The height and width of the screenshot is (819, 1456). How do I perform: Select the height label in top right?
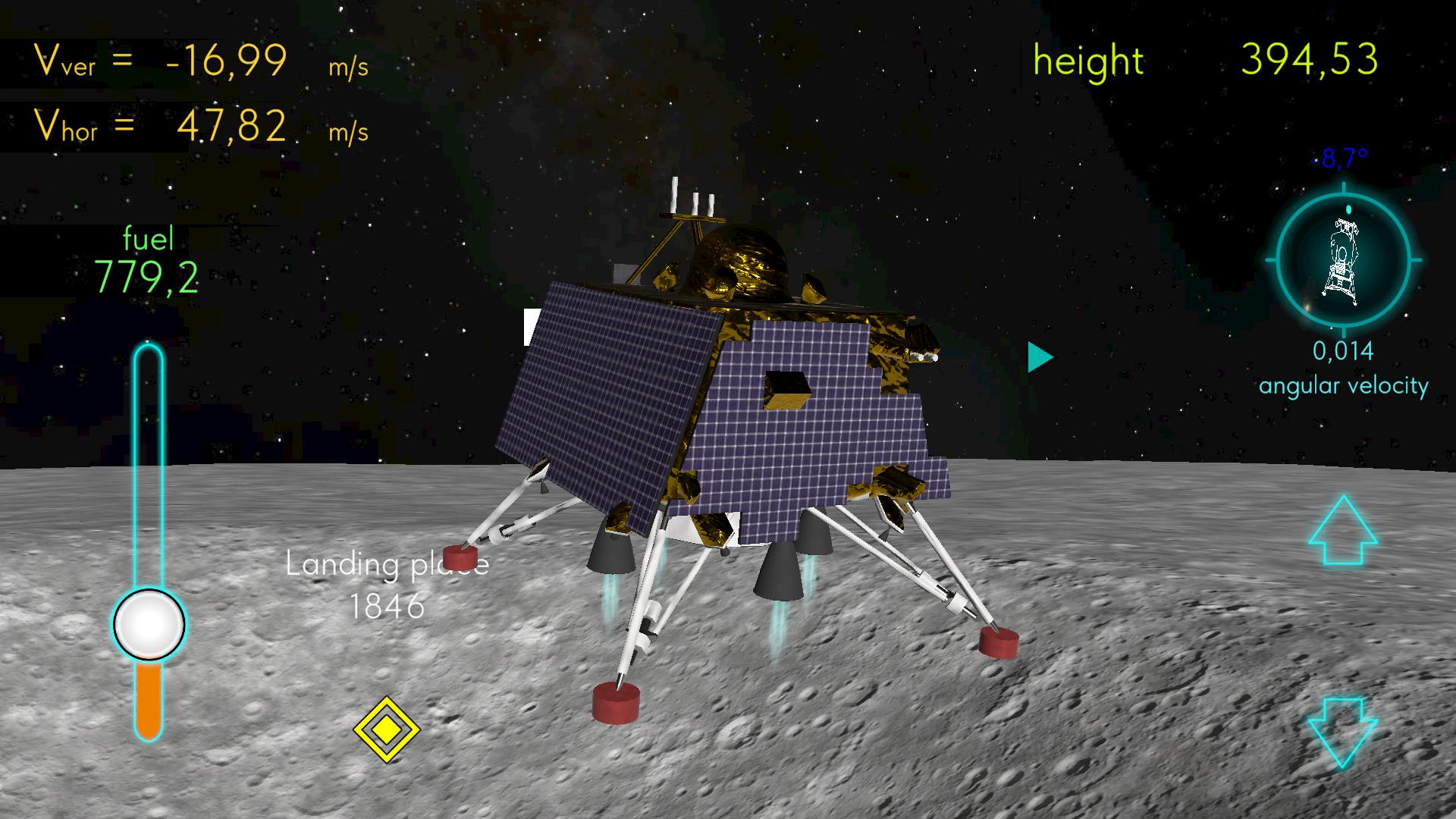1088,61
